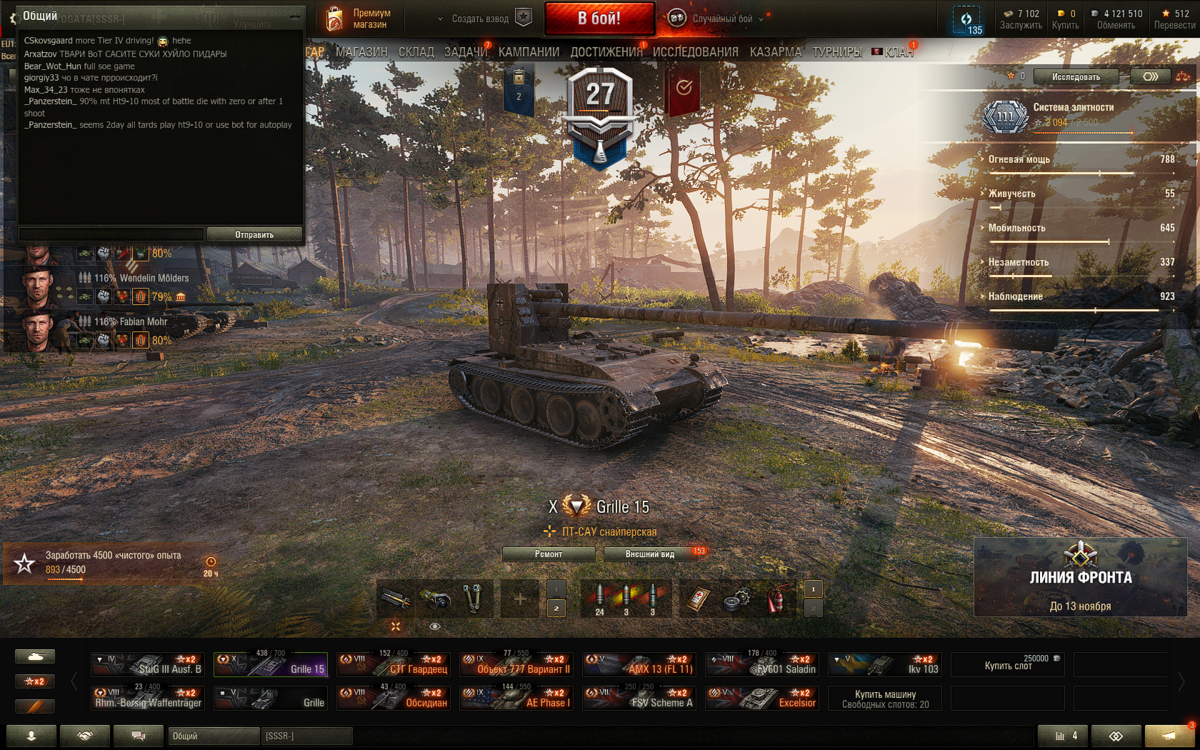Go to the ДОСТИЖЕНИЯ tab

(606, 52)
